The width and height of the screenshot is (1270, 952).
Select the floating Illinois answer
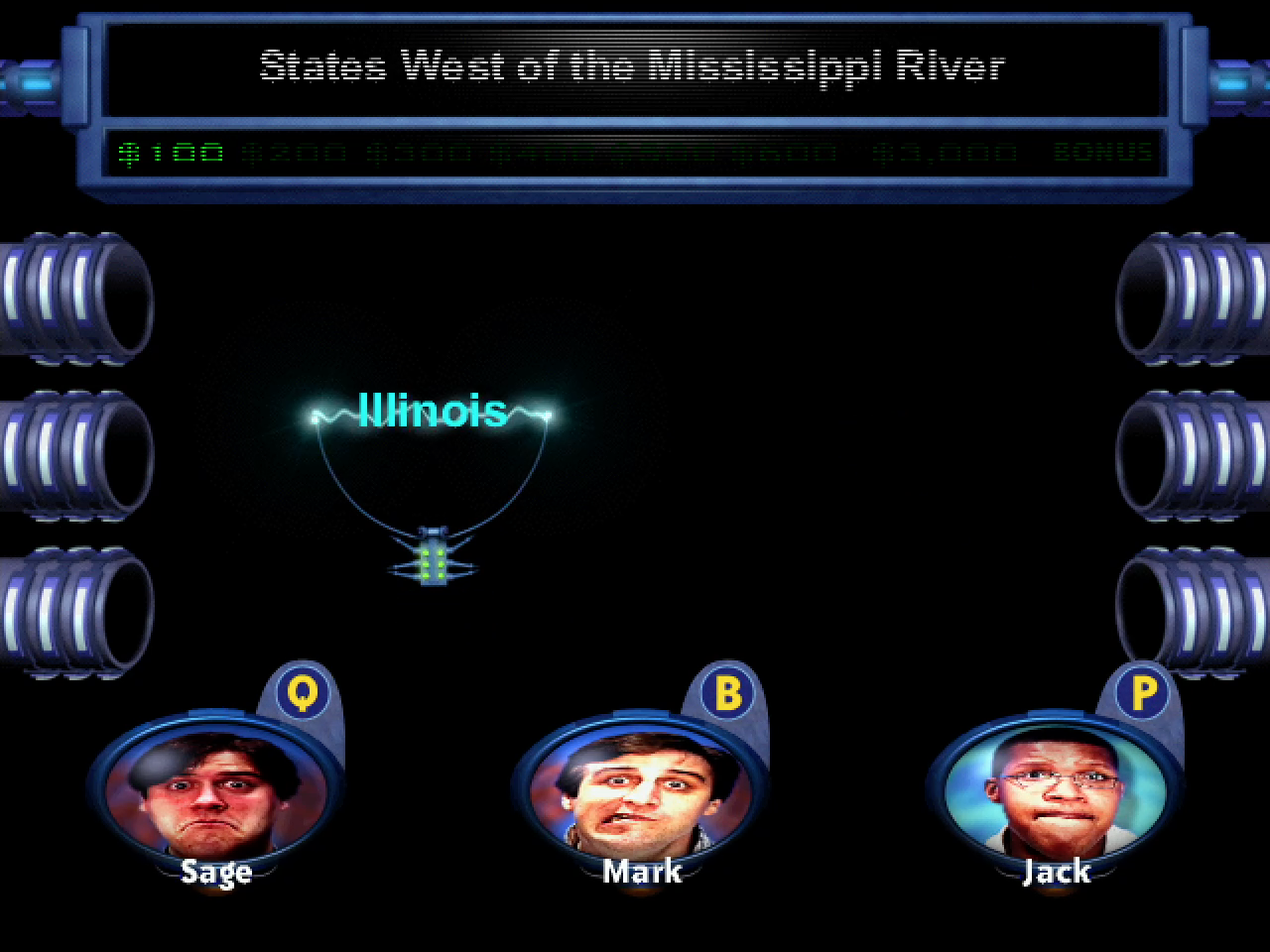432,411
